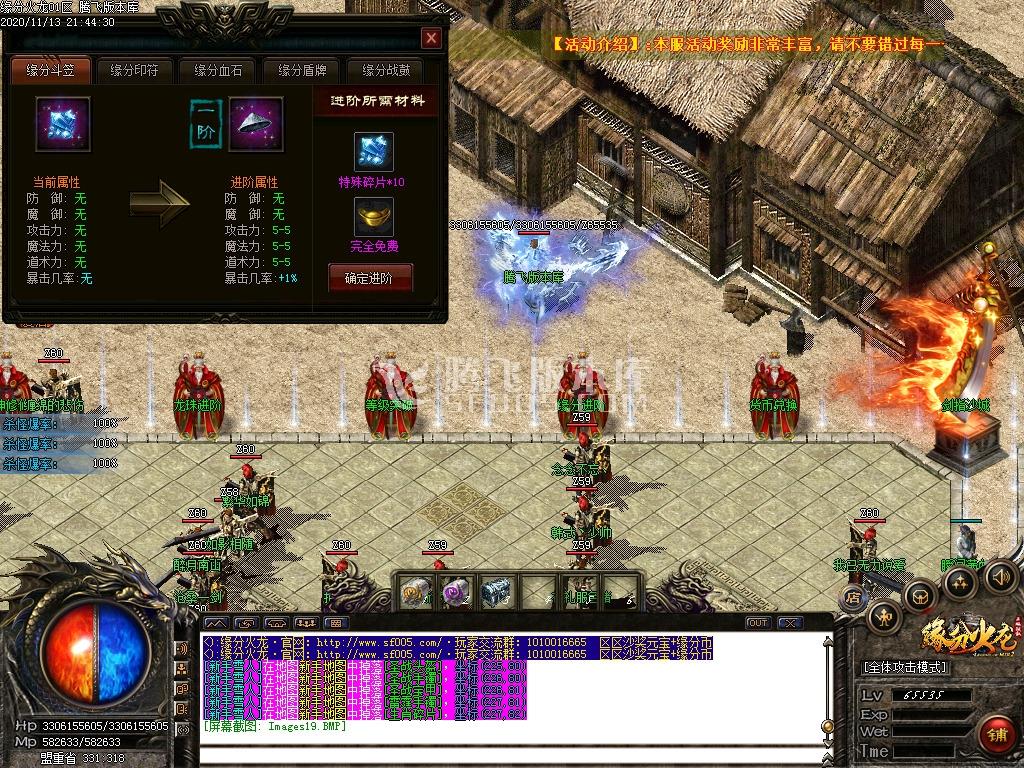Image resolution: width=1024 pixels, height=768 pixels.
Task: Show the 缘分战鼓 tab
Action: pyautogui.click(x=386, y=71)
